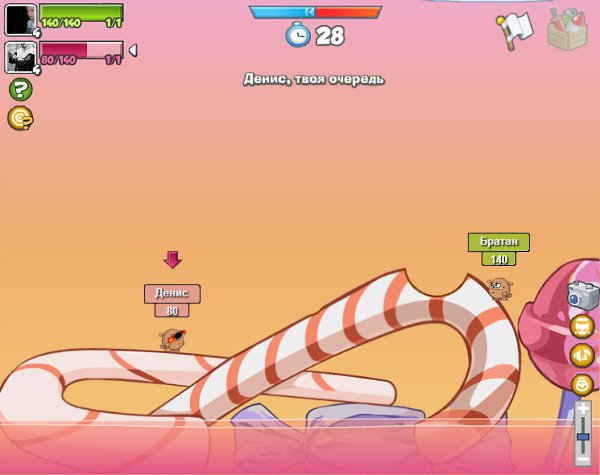
Task: Click the white arrow beside the pink health bar
Action: 133,50
